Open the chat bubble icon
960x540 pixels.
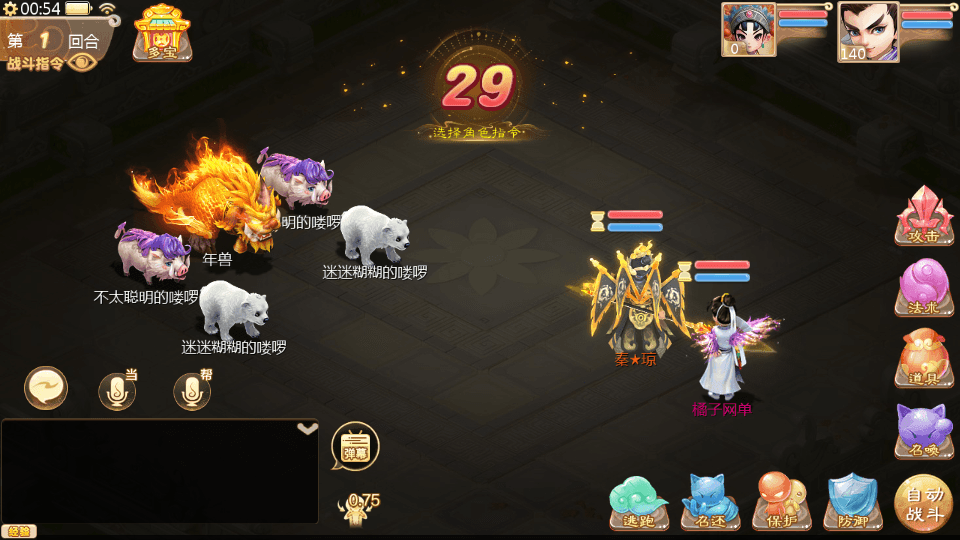coord(46,388)
